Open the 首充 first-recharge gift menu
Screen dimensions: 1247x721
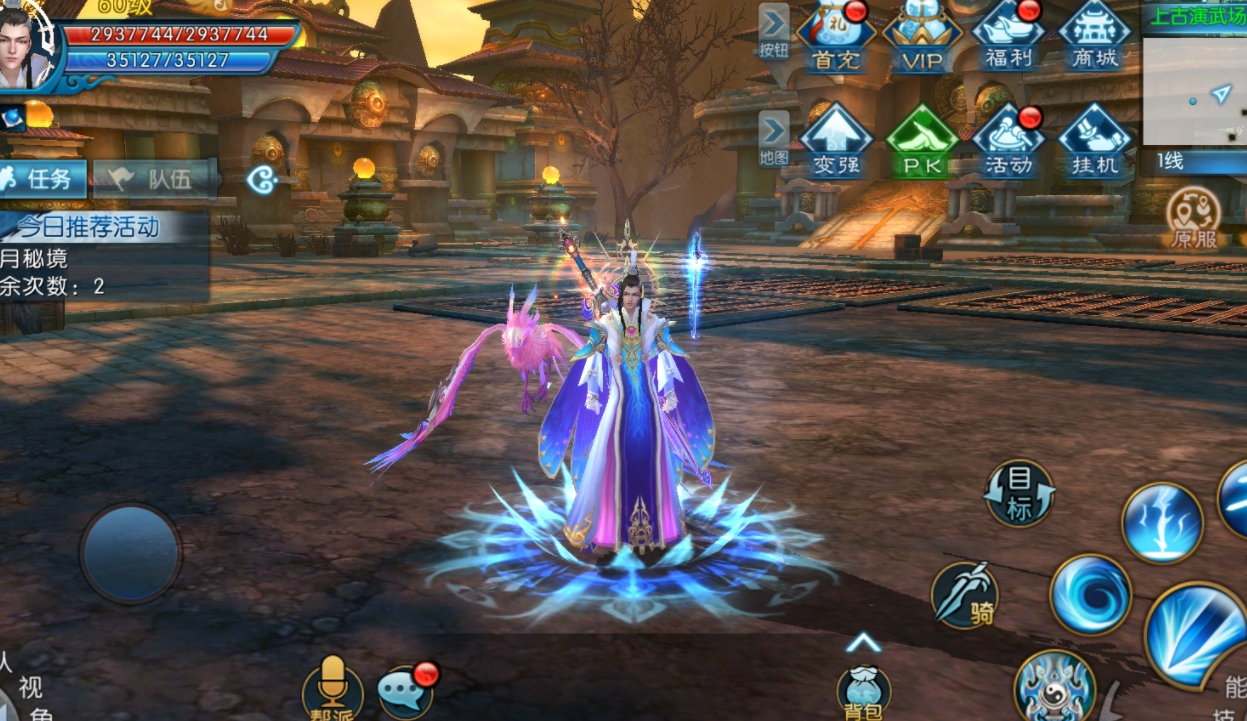point(836,37)
